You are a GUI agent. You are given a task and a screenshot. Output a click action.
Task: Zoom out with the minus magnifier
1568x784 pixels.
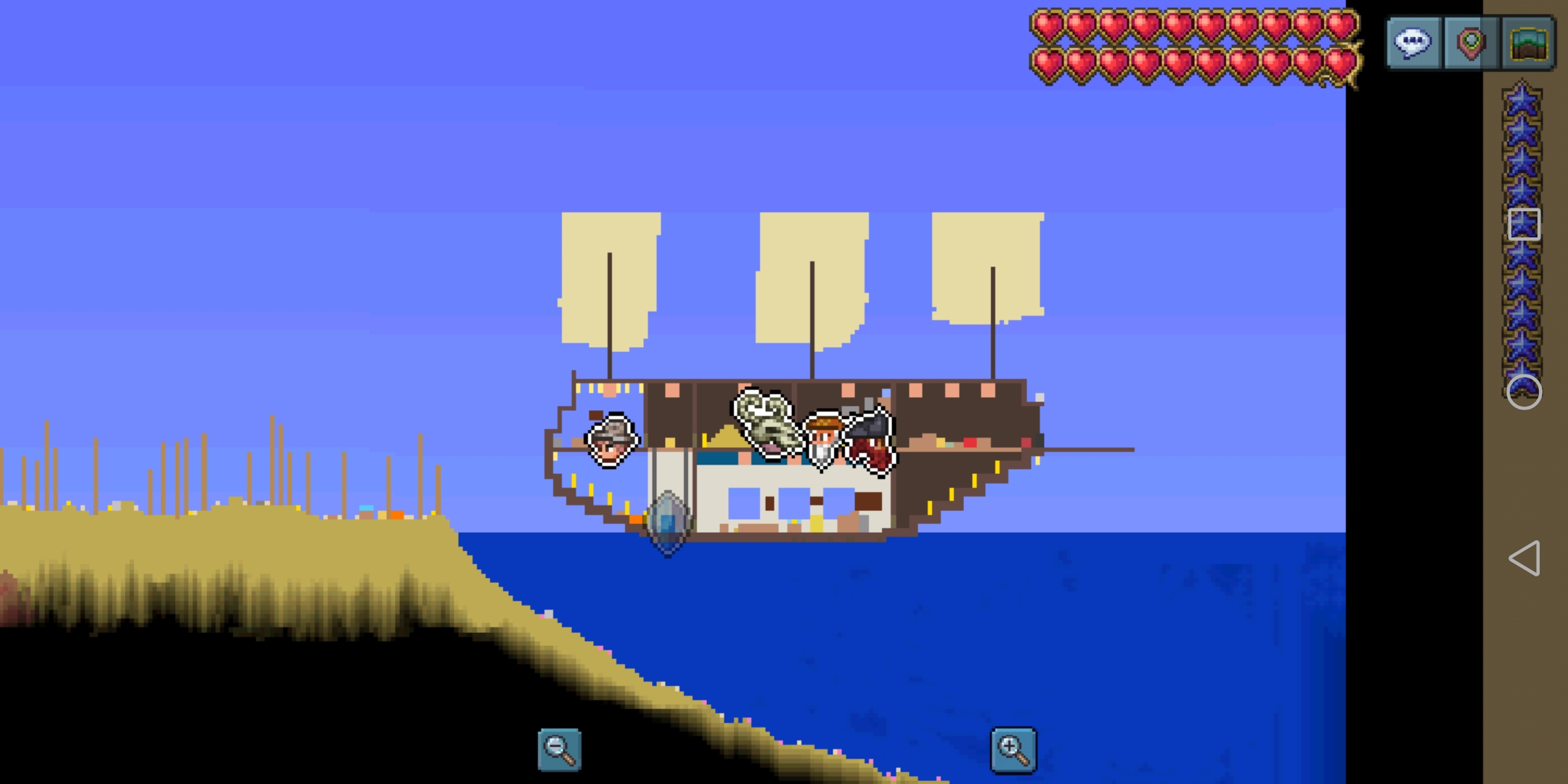[x=559, y=749]
